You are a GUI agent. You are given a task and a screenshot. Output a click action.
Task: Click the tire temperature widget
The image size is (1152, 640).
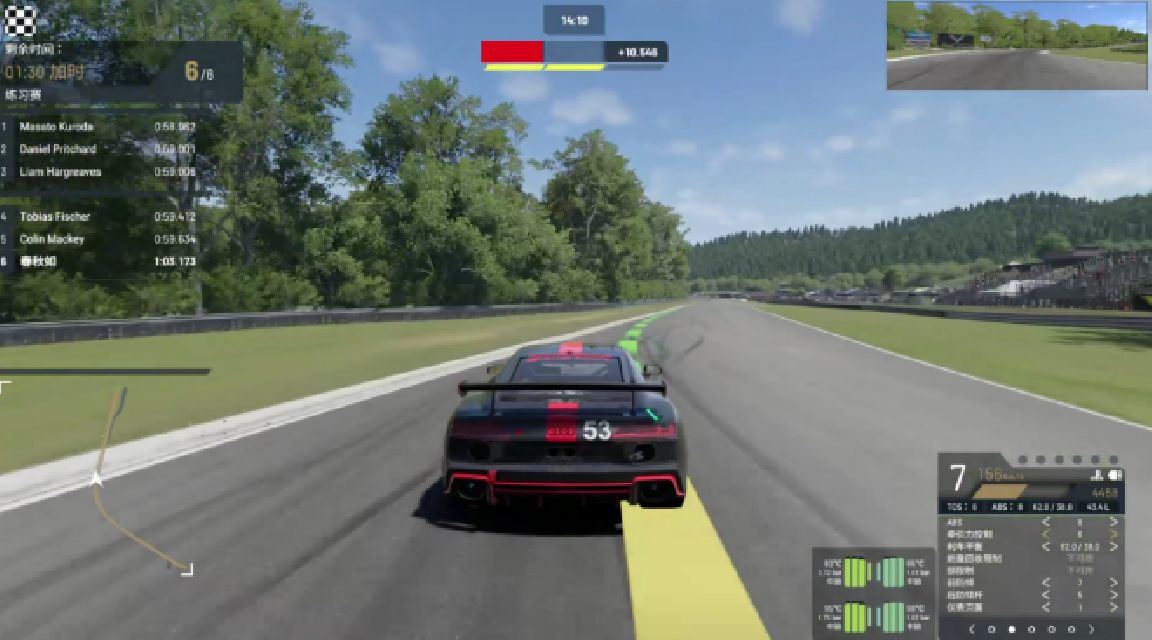tap(873, 593)
